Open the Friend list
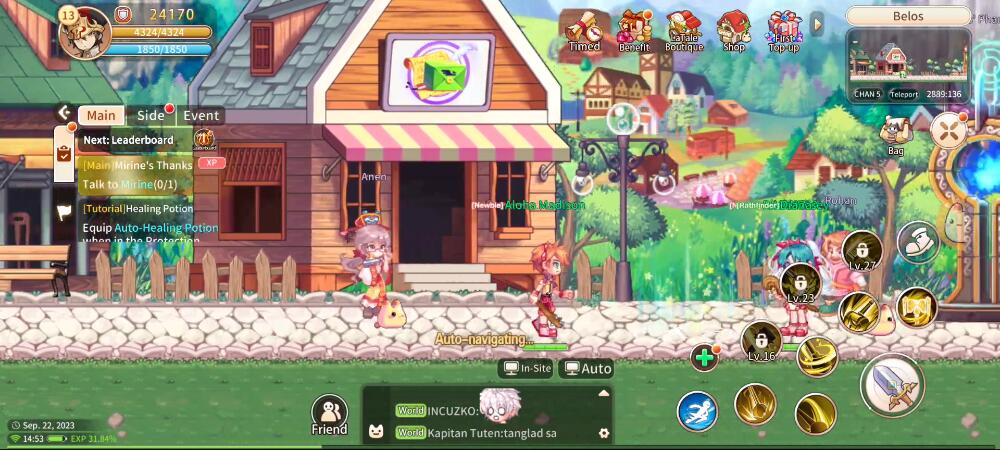The image size is (1000, 450). [x=329, y=413]
